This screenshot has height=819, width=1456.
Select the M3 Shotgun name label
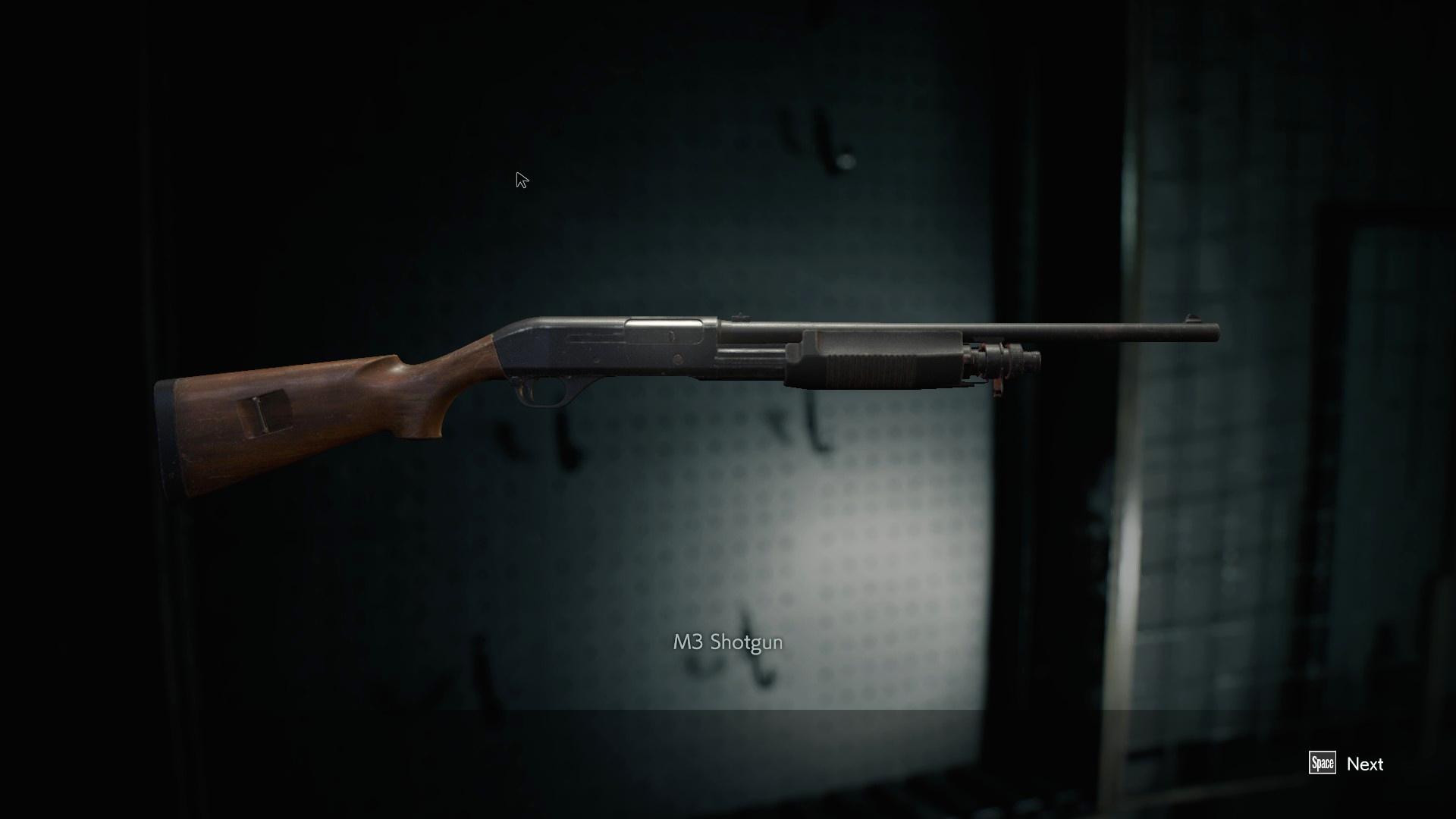[x=728, y=642]
